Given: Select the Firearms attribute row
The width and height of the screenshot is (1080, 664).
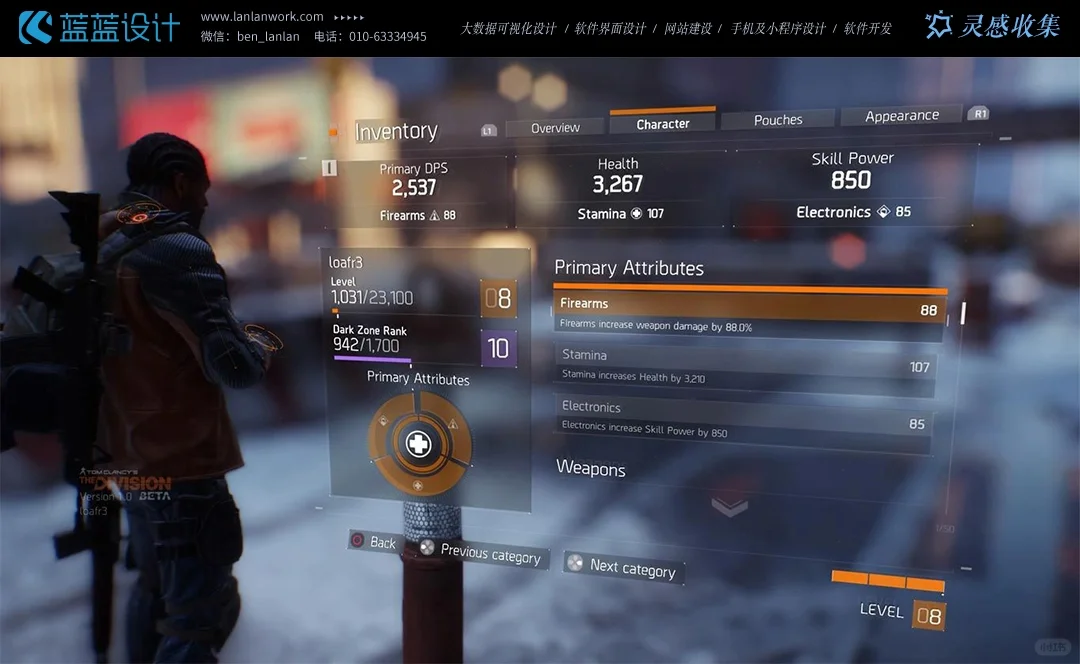Looking at the screenshot, I should [748, 309].
